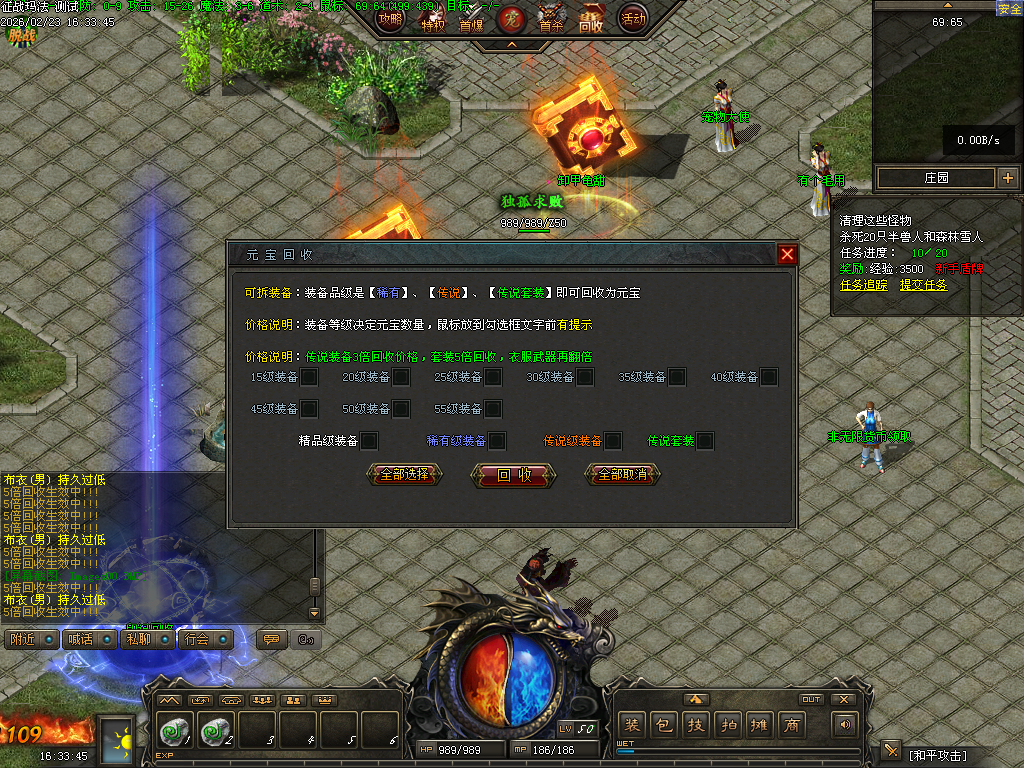Open the 攻略 guide button
This screenshot has height=768, width=1024.
coord(391,19)
